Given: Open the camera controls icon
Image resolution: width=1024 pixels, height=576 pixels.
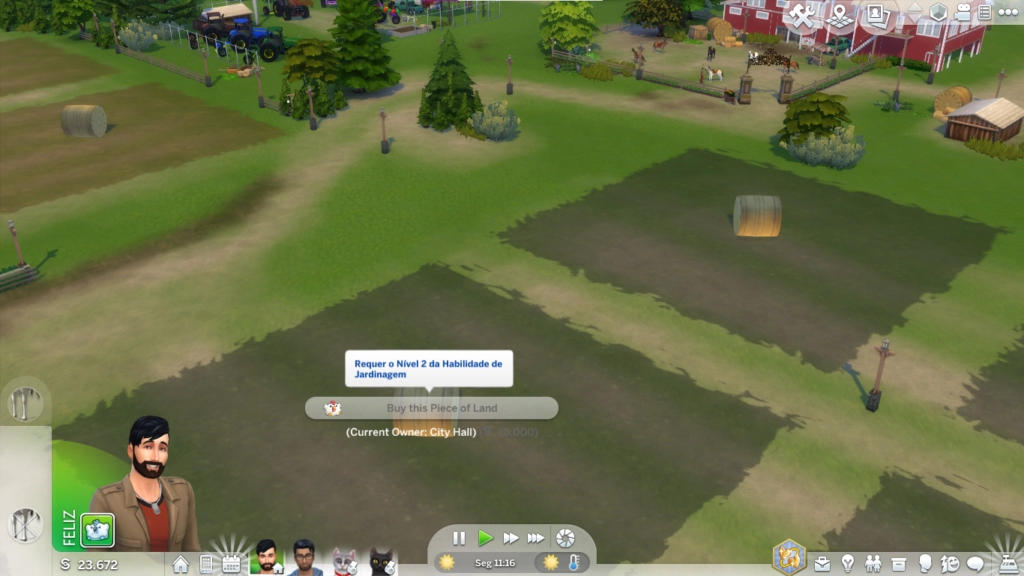Looking at the screenshot, I should (963, 13).
